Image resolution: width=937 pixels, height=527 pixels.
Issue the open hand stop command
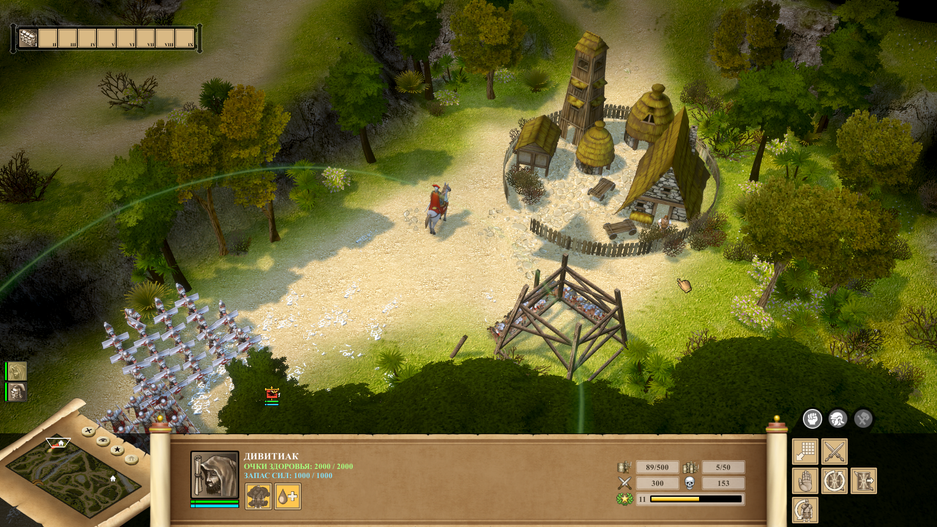click(806, 481)
